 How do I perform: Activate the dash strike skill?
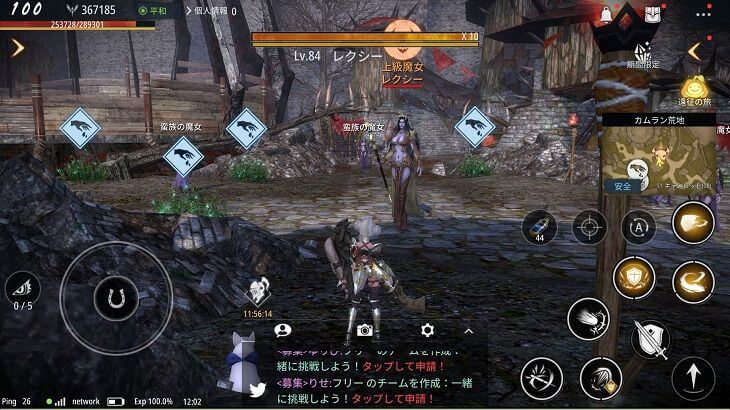pos(588,320)
